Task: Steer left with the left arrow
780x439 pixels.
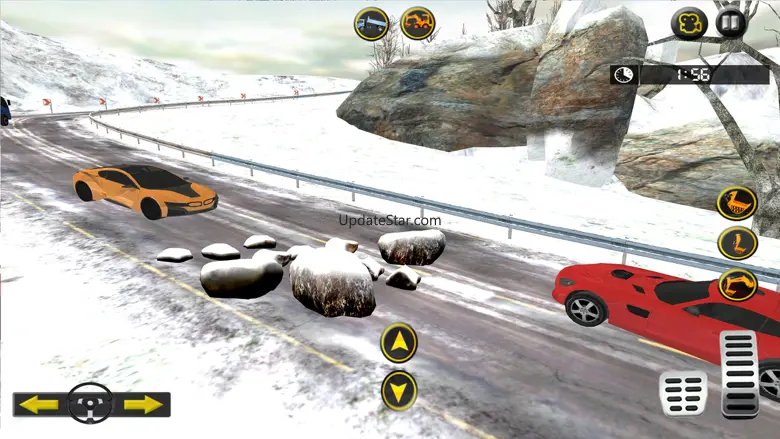Action: pos(40,404)
